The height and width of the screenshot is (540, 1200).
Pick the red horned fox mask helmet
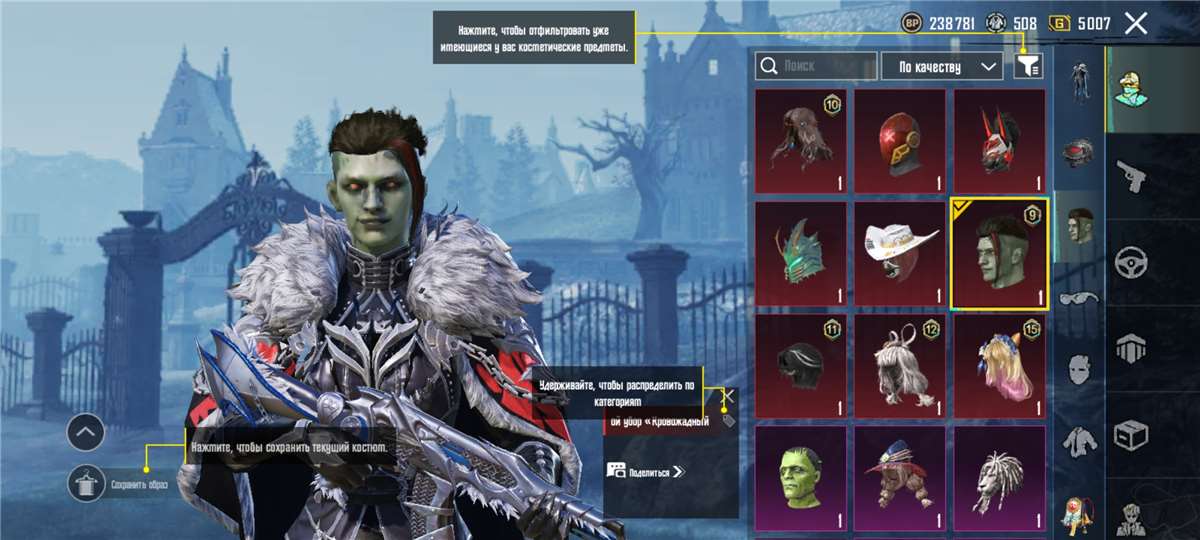[998, 141]
